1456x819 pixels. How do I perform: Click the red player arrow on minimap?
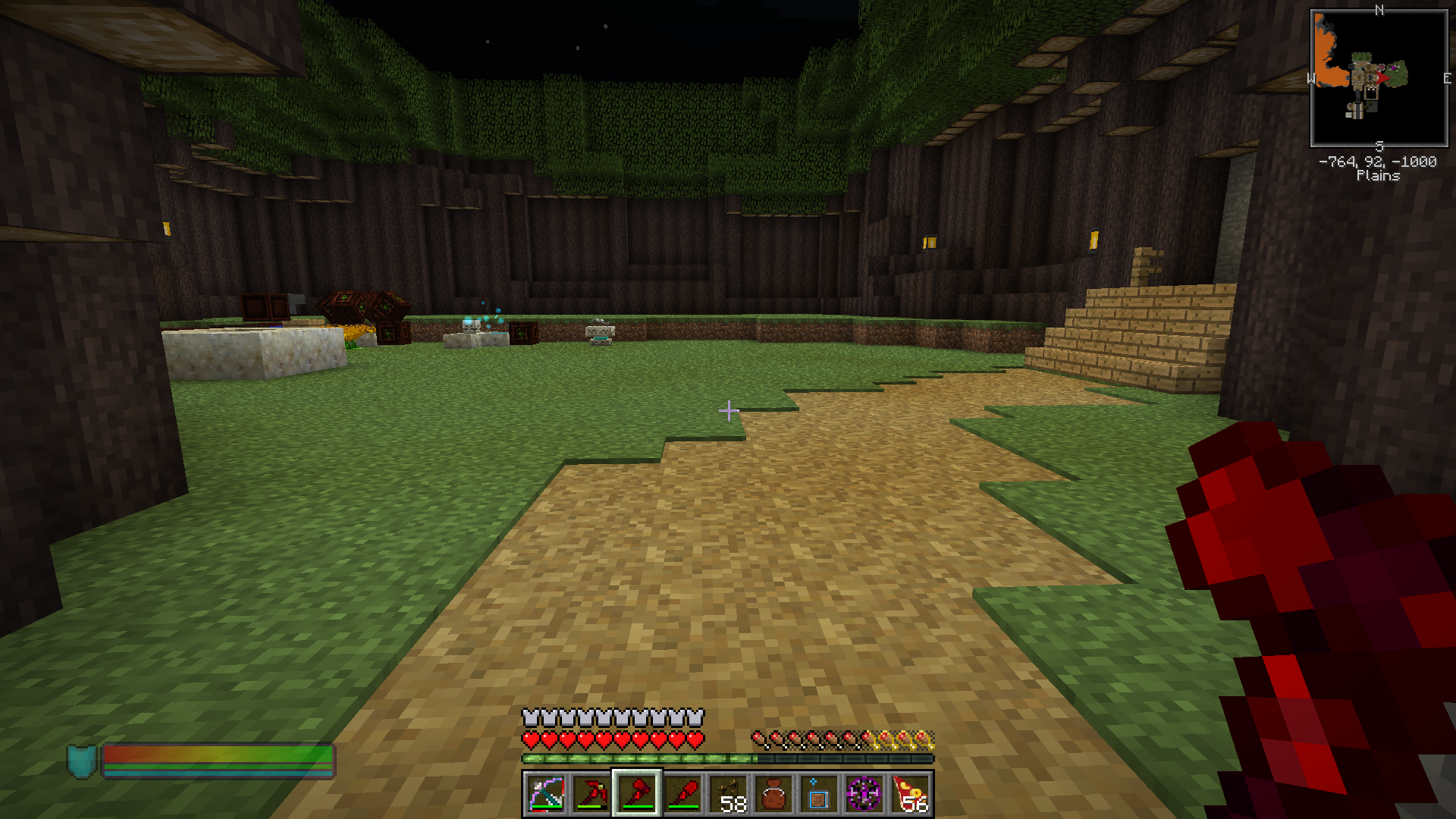click(1382, 77)
